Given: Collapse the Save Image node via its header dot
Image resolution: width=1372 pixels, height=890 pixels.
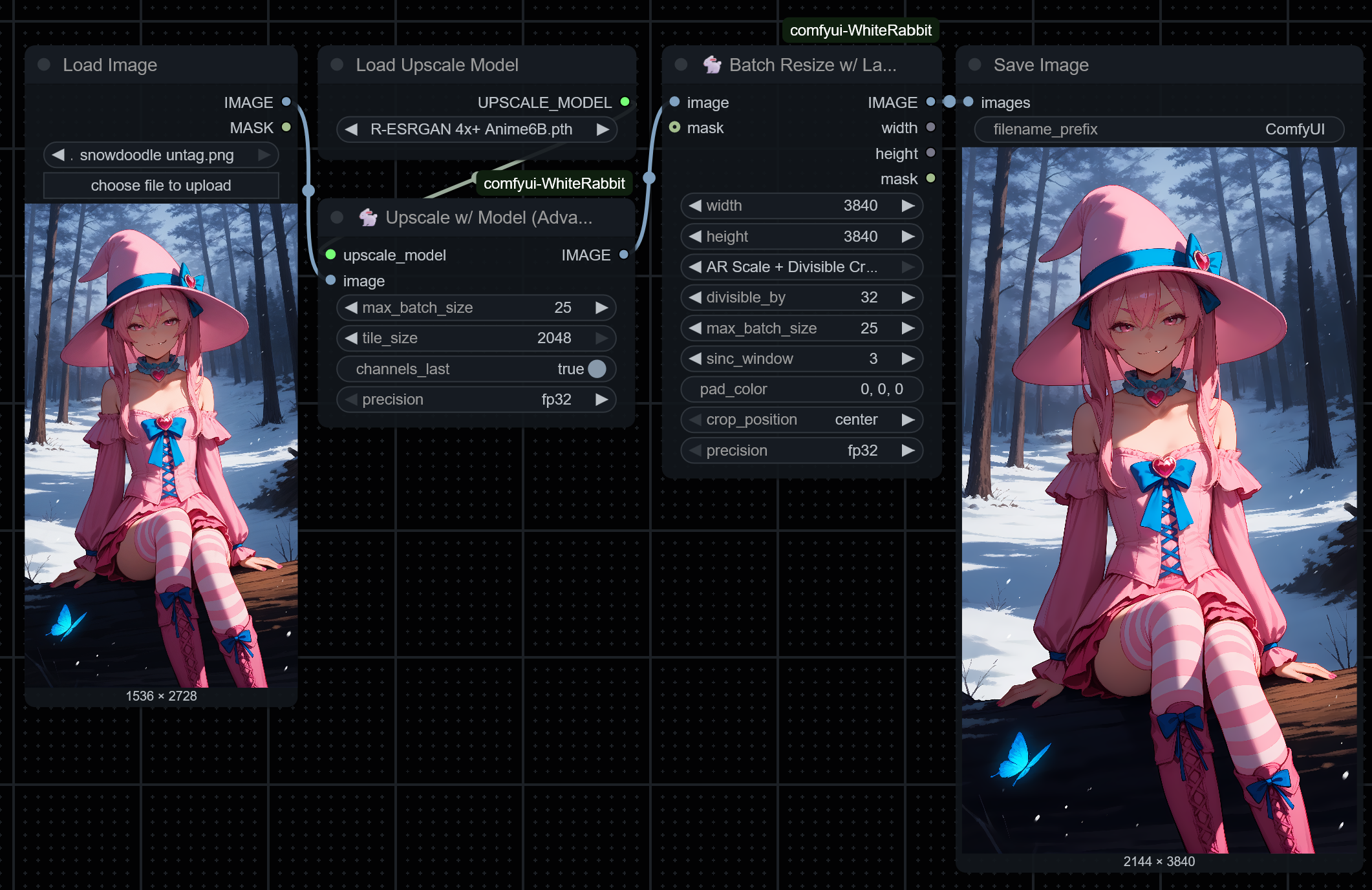Looking at the screenshot, I should pyautogui.click(x=974, y=65).
